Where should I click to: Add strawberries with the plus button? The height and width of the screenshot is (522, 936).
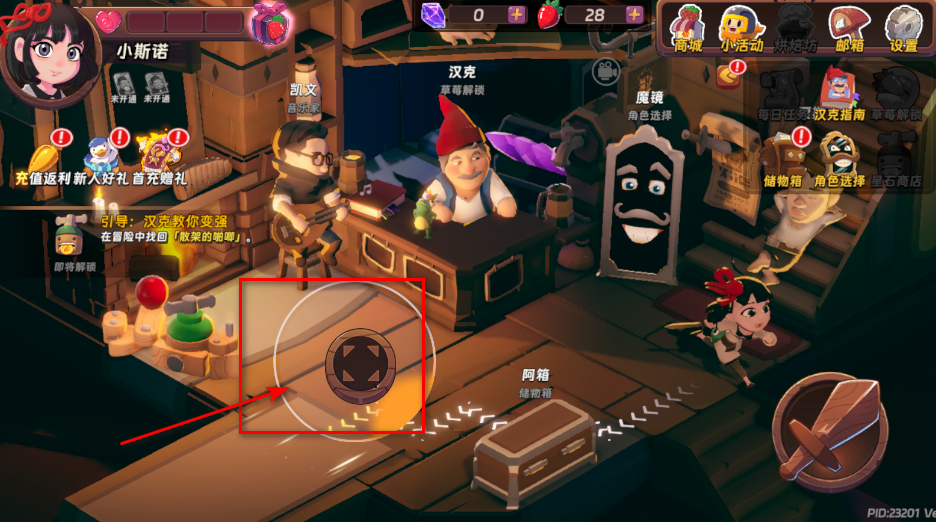click(634, 14)
